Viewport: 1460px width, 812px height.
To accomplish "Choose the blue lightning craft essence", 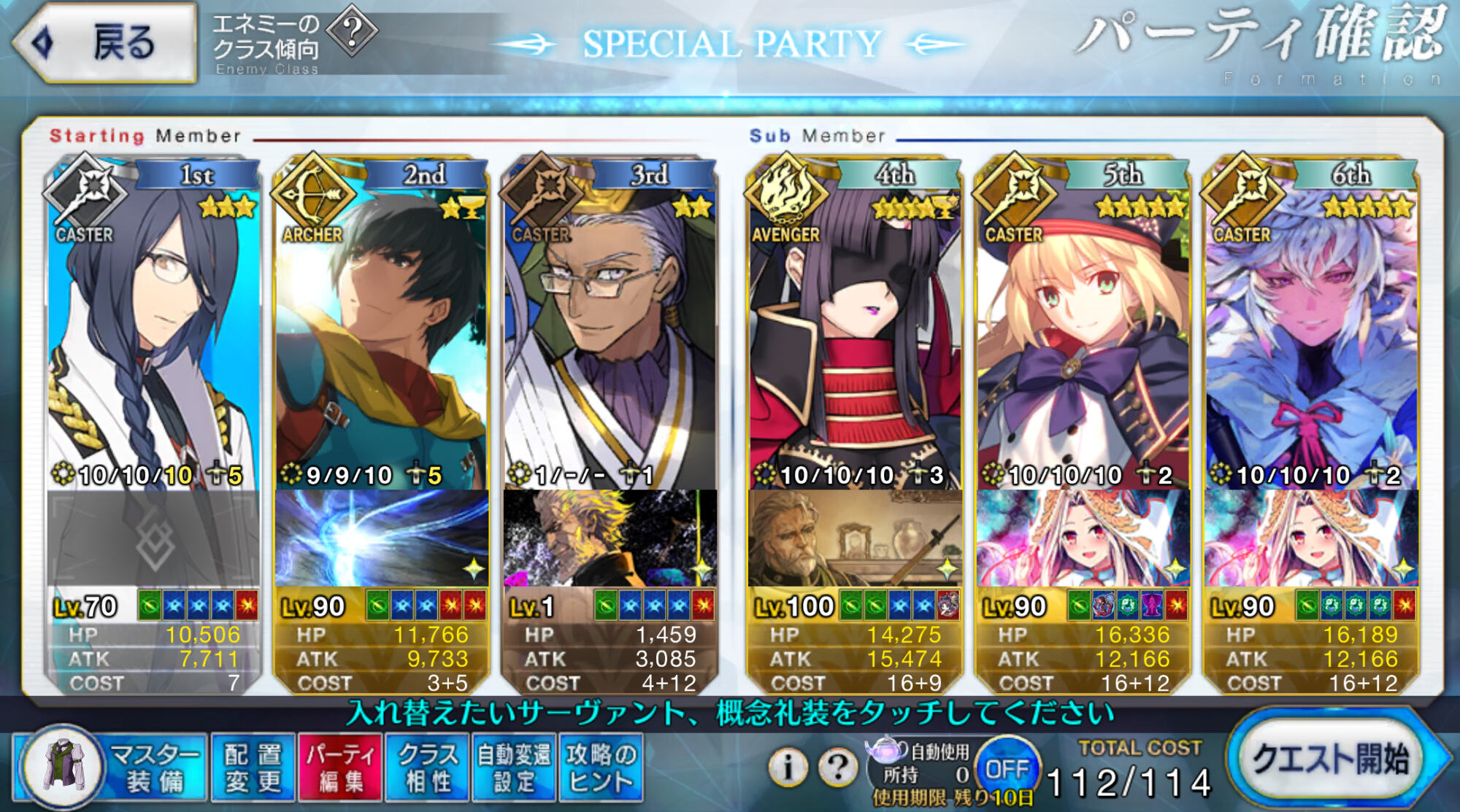I will tap(381, 538).
